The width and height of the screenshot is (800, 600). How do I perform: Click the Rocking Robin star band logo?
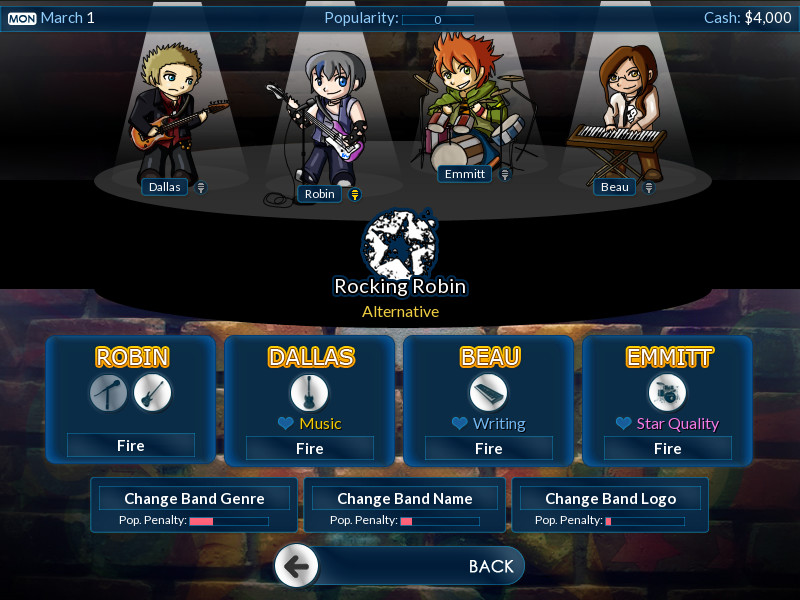point(399,243)
